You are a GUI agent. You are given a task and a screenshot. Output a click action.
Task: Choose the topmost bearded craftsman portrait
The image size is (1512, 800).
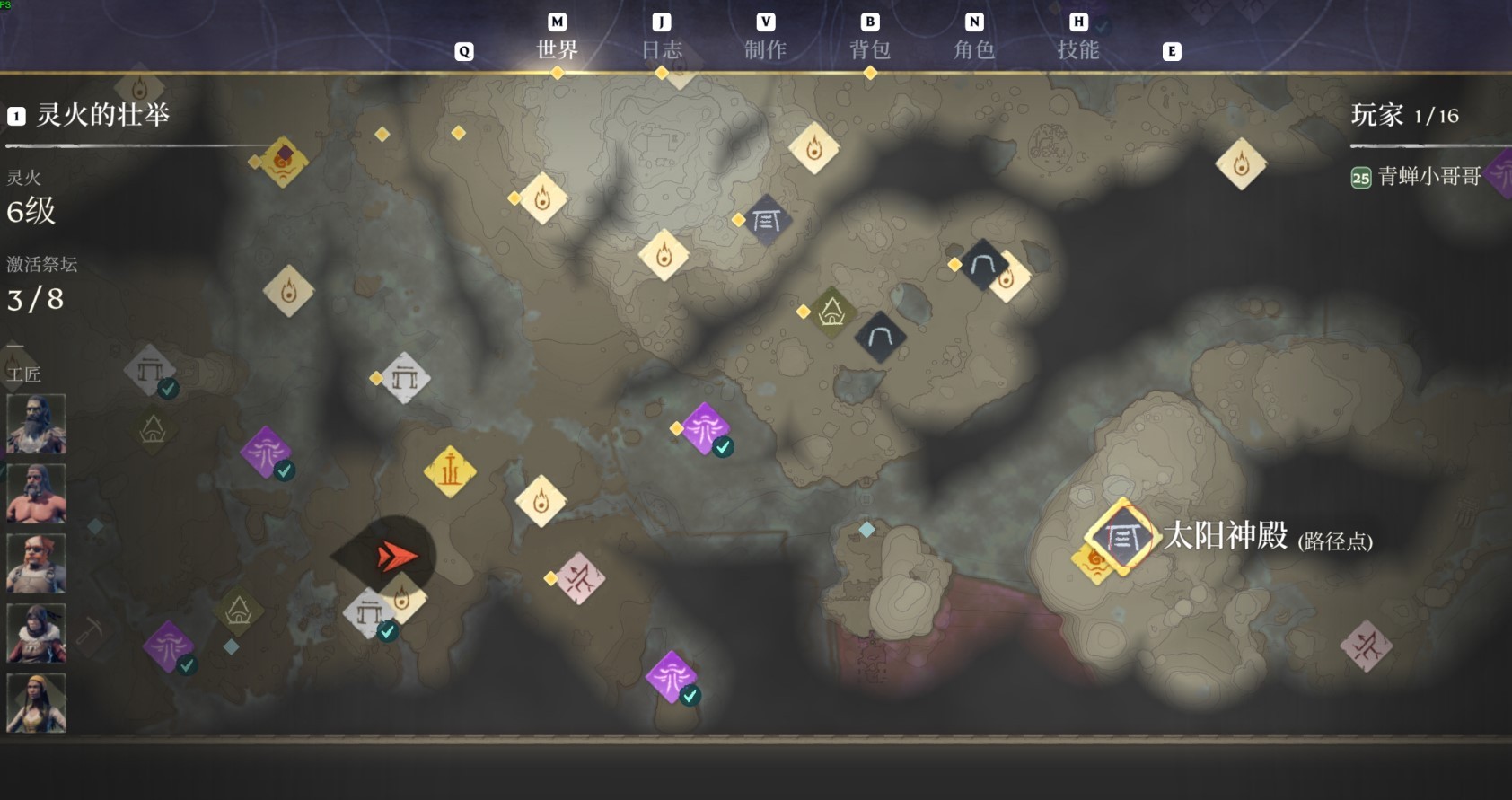pyautogui.click(x=36, y=424)
